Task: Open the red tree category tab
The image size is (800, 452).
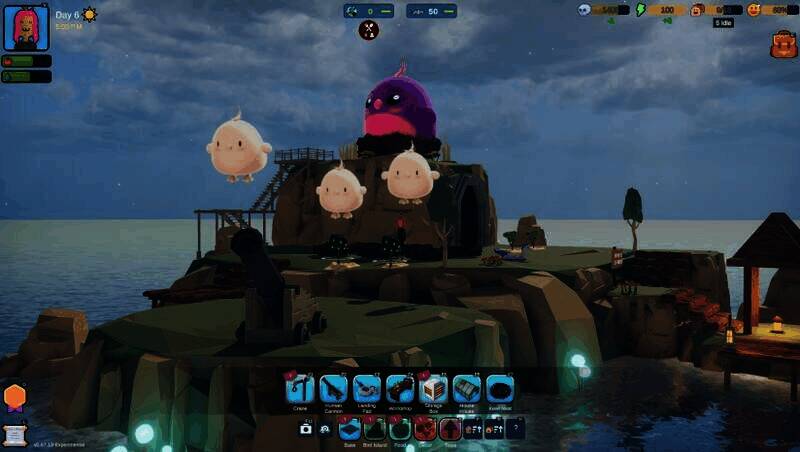Action: coord(450,429)
